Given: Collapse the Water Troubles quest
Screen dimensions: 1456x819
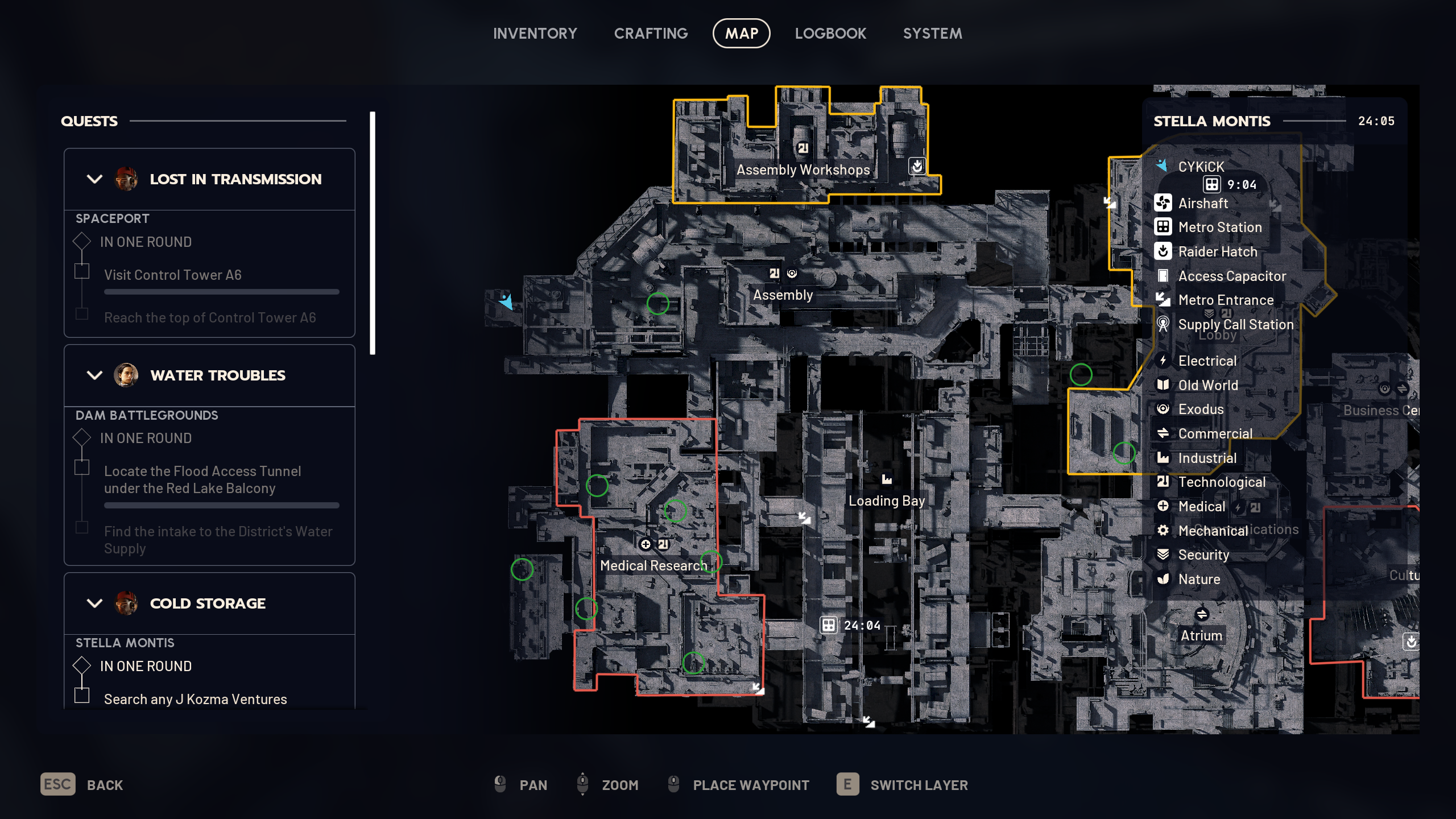Looking at the screenshot, I should coord(94,375).
